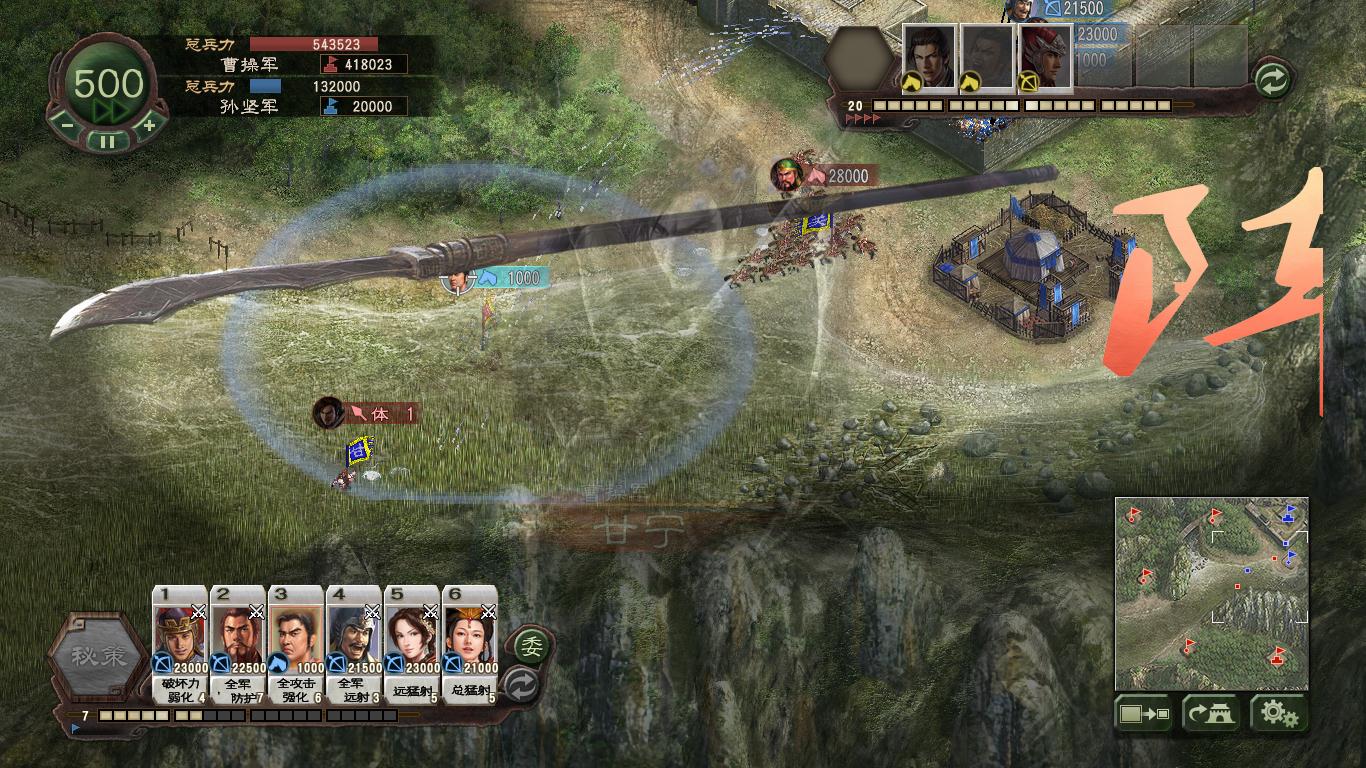Increase battle speed with the plus button

149,126
